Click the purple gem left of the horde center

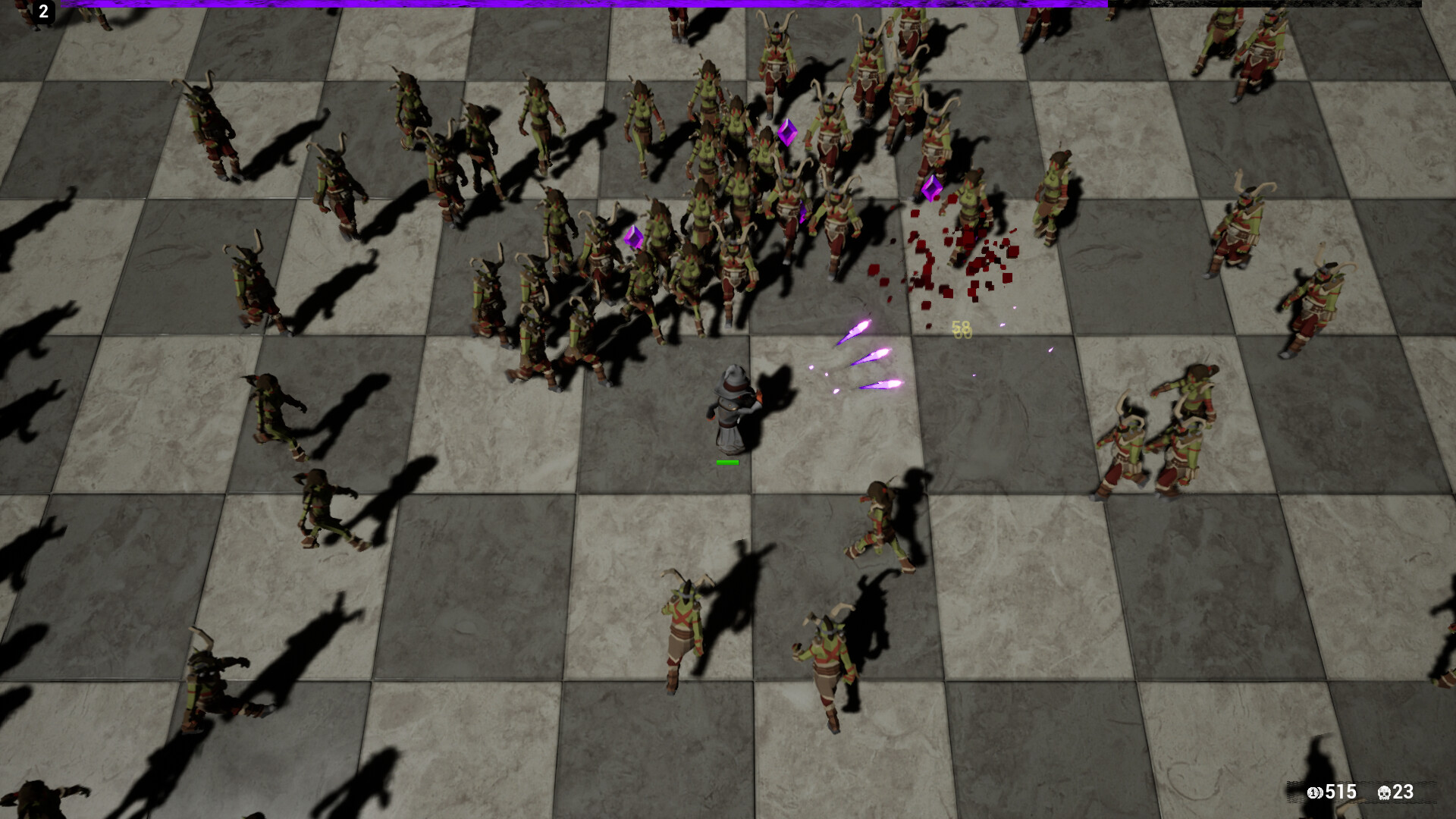tap(634, 237)
